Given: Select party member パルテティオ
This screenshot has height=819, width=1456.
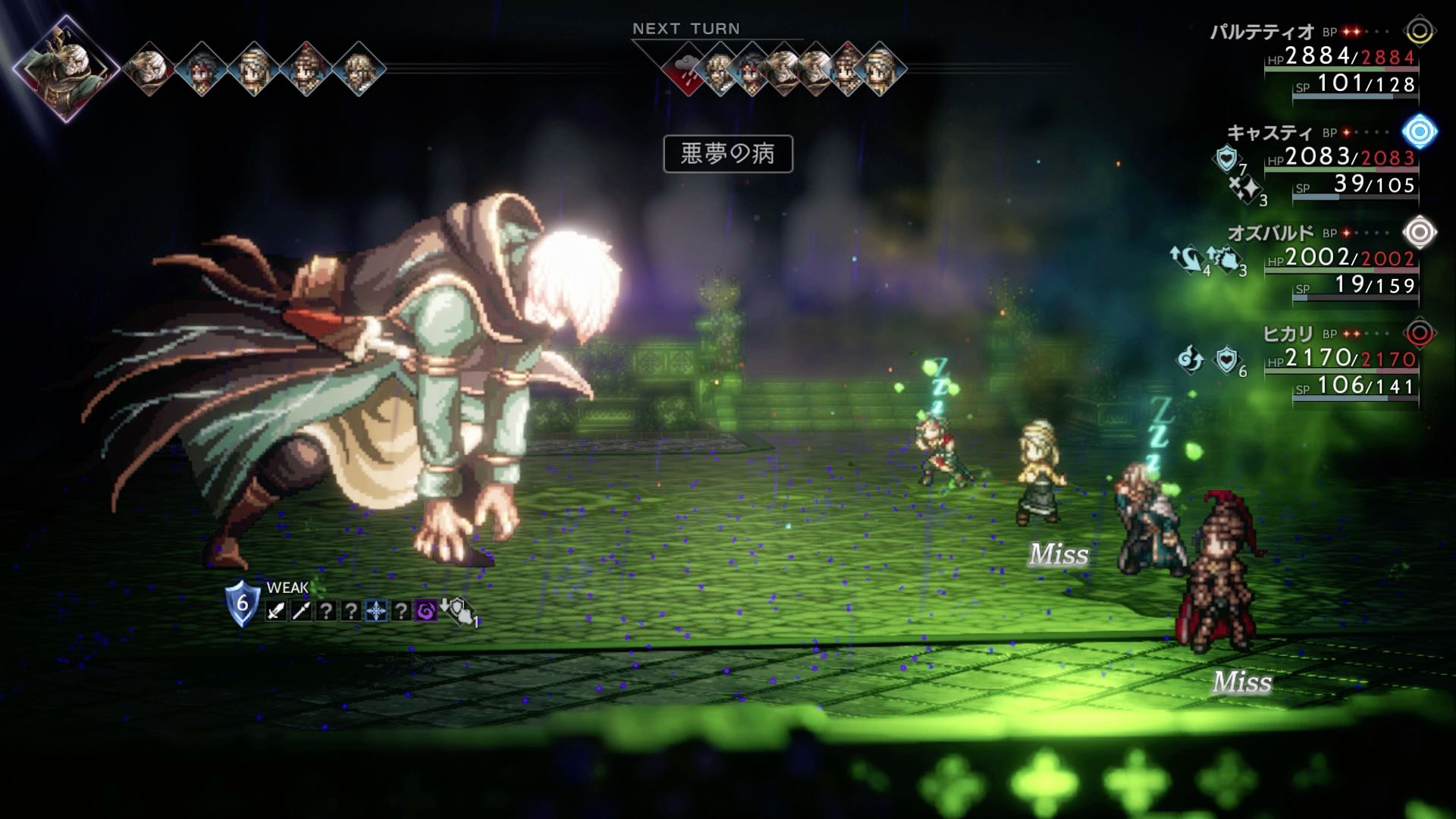Looking at the screenshot, I should 1262,32.
